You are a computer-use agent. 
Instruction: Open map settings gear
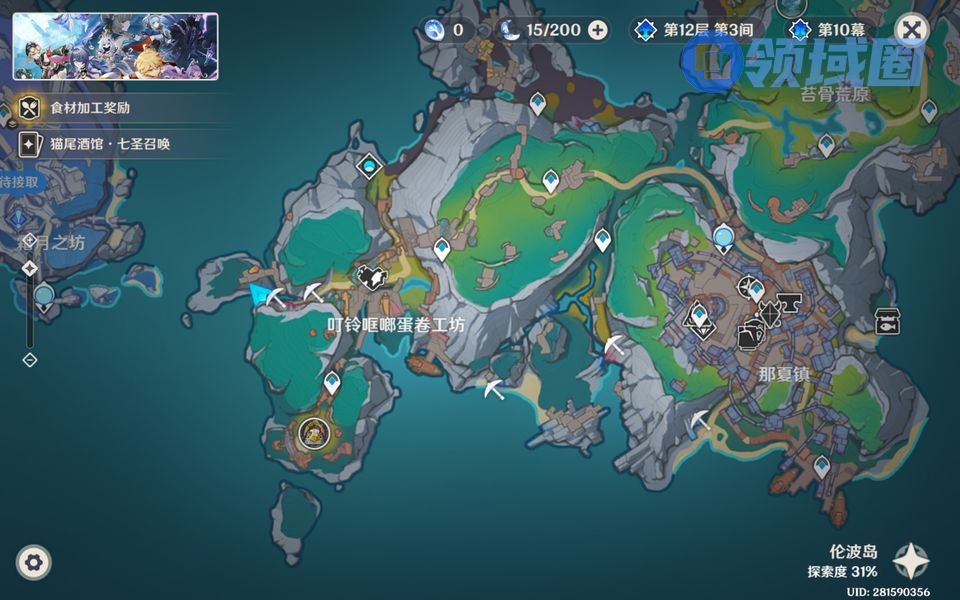coord(34,563)
